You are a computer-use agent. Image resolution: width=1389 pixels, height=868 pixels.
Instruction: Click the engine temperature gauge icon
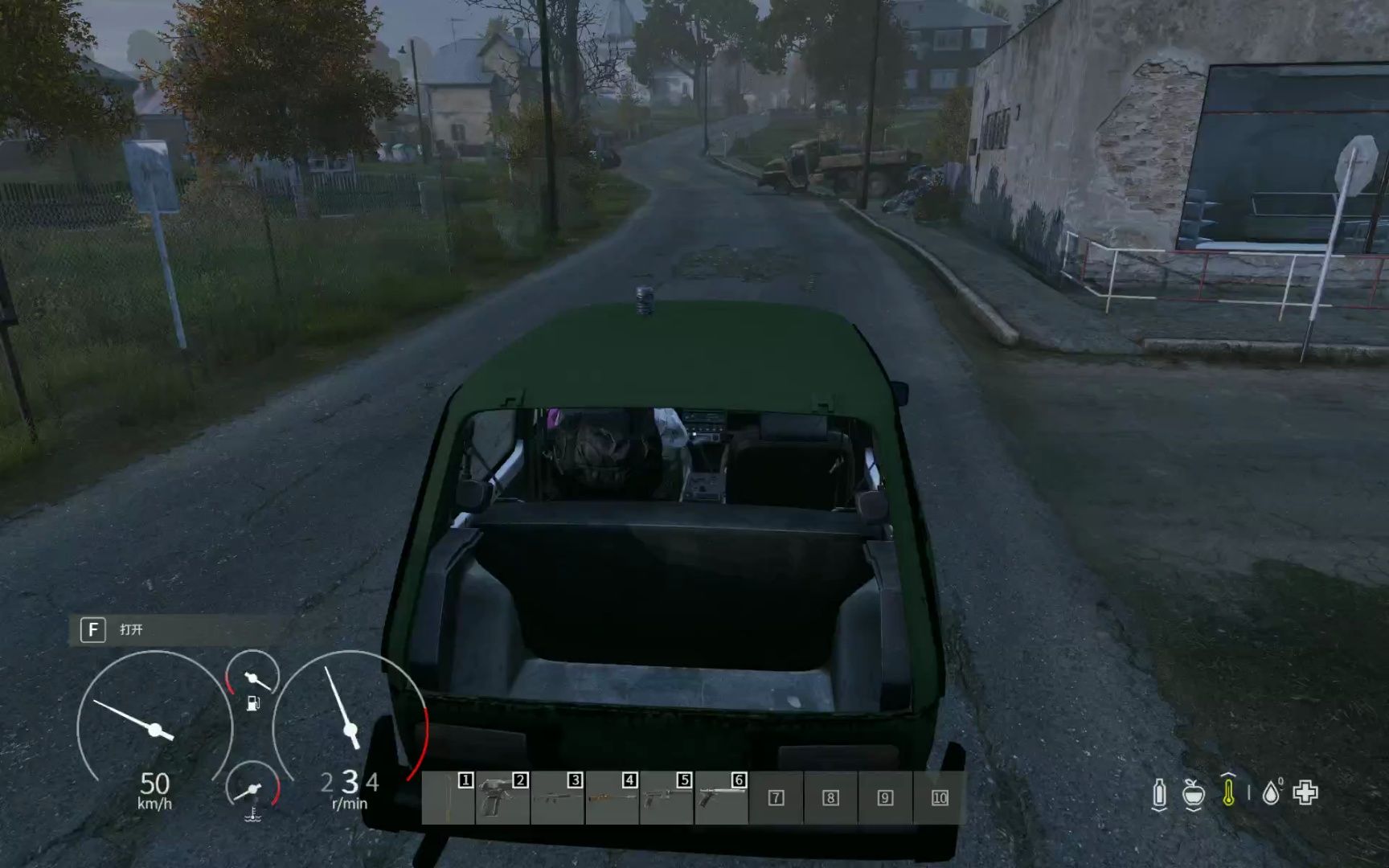tap(253, 815)
